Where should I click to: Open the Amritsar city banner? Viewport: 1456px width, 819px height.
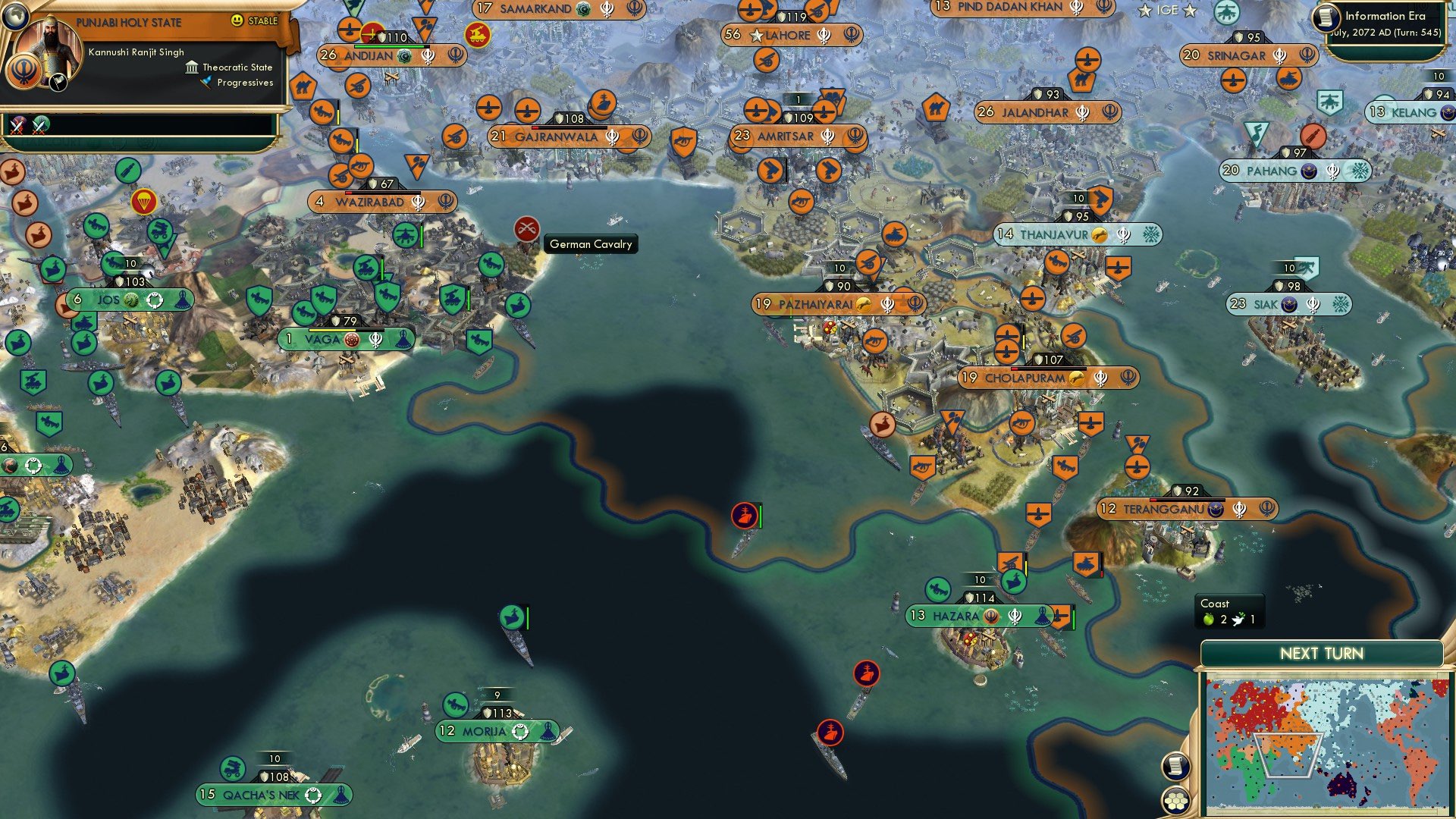pos(786,136)
